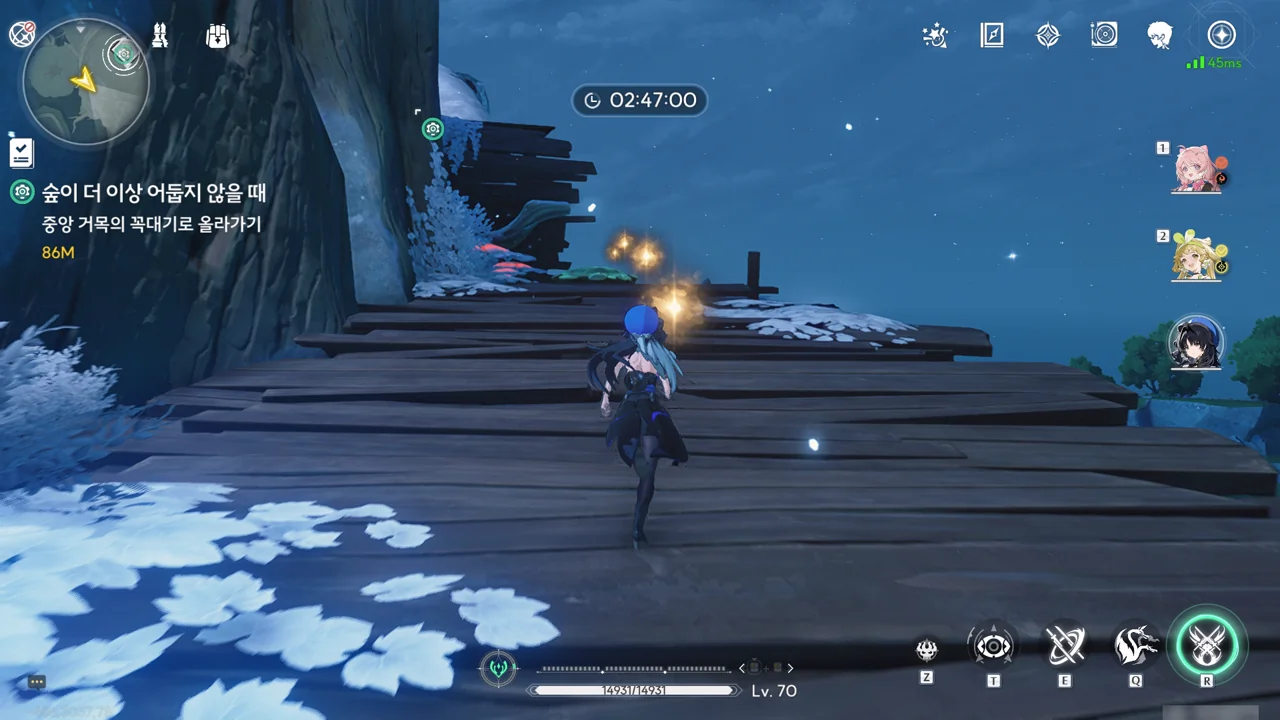Select the dark-haired active character portrait
The width and height of the screenshot is (1280, 720).
[x=1197, y=343]
